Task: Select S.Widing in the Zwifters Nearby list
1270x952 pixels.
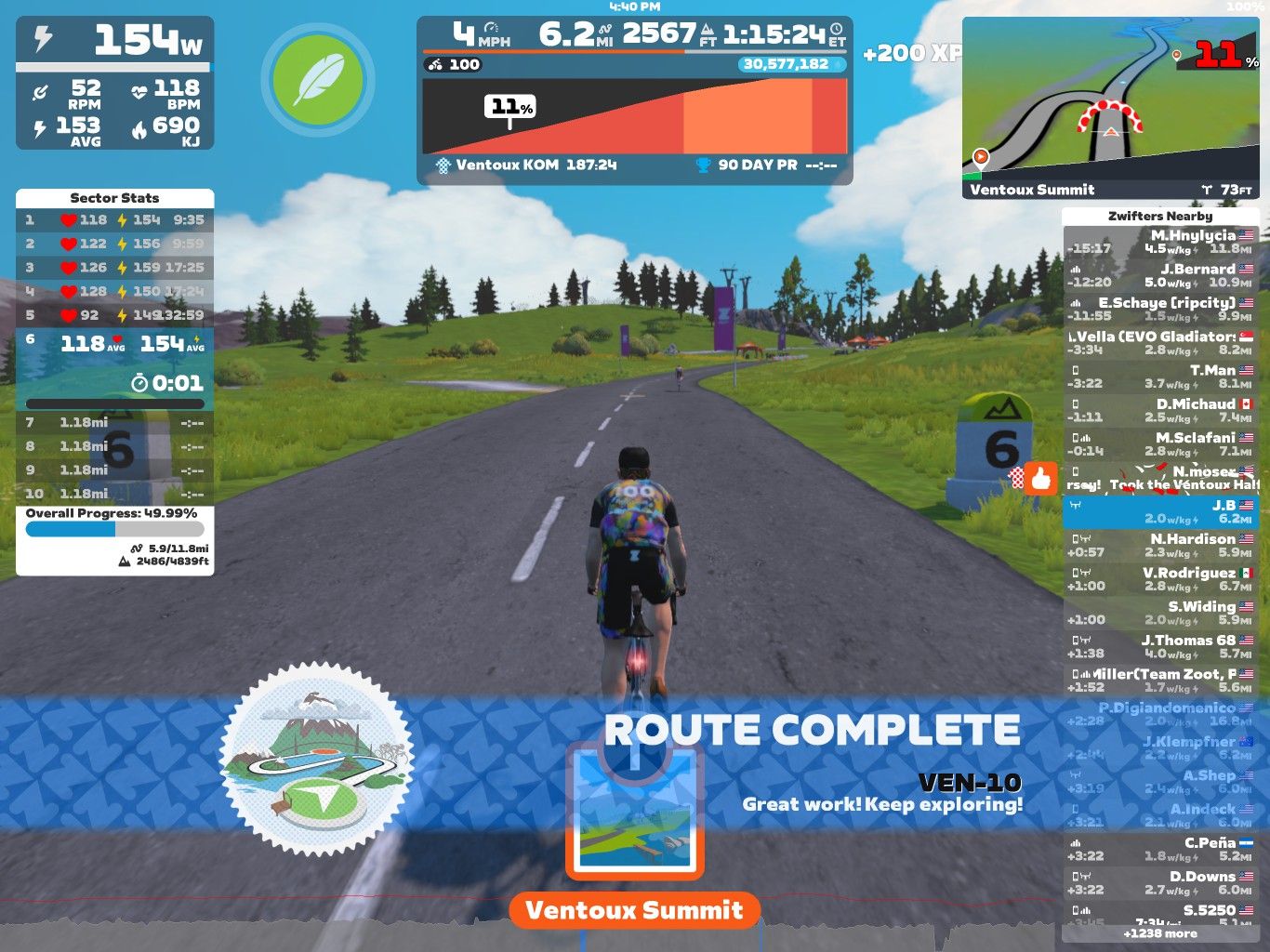Action: tap(1159, 613)
